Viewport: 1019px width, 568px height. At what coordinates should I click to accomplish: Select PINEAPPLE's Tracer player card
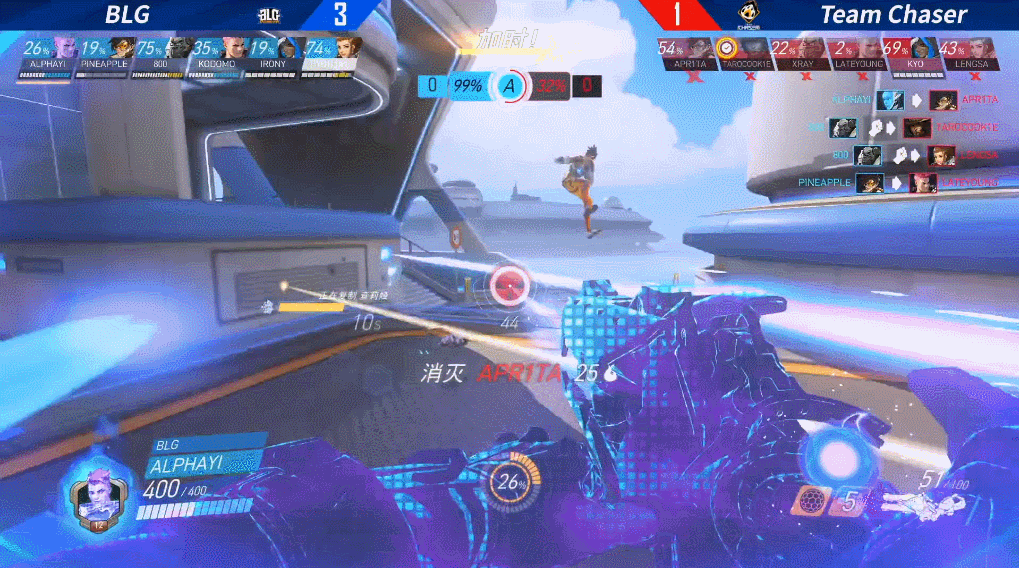[x=104, y=53]
